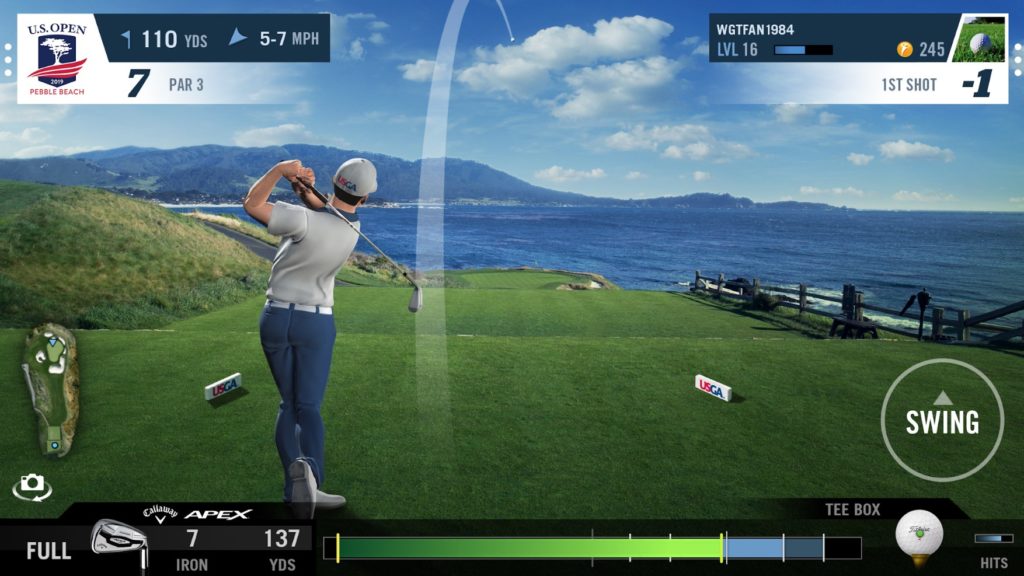
Task: Click the swing power meter bar
Action: point(592,548)
